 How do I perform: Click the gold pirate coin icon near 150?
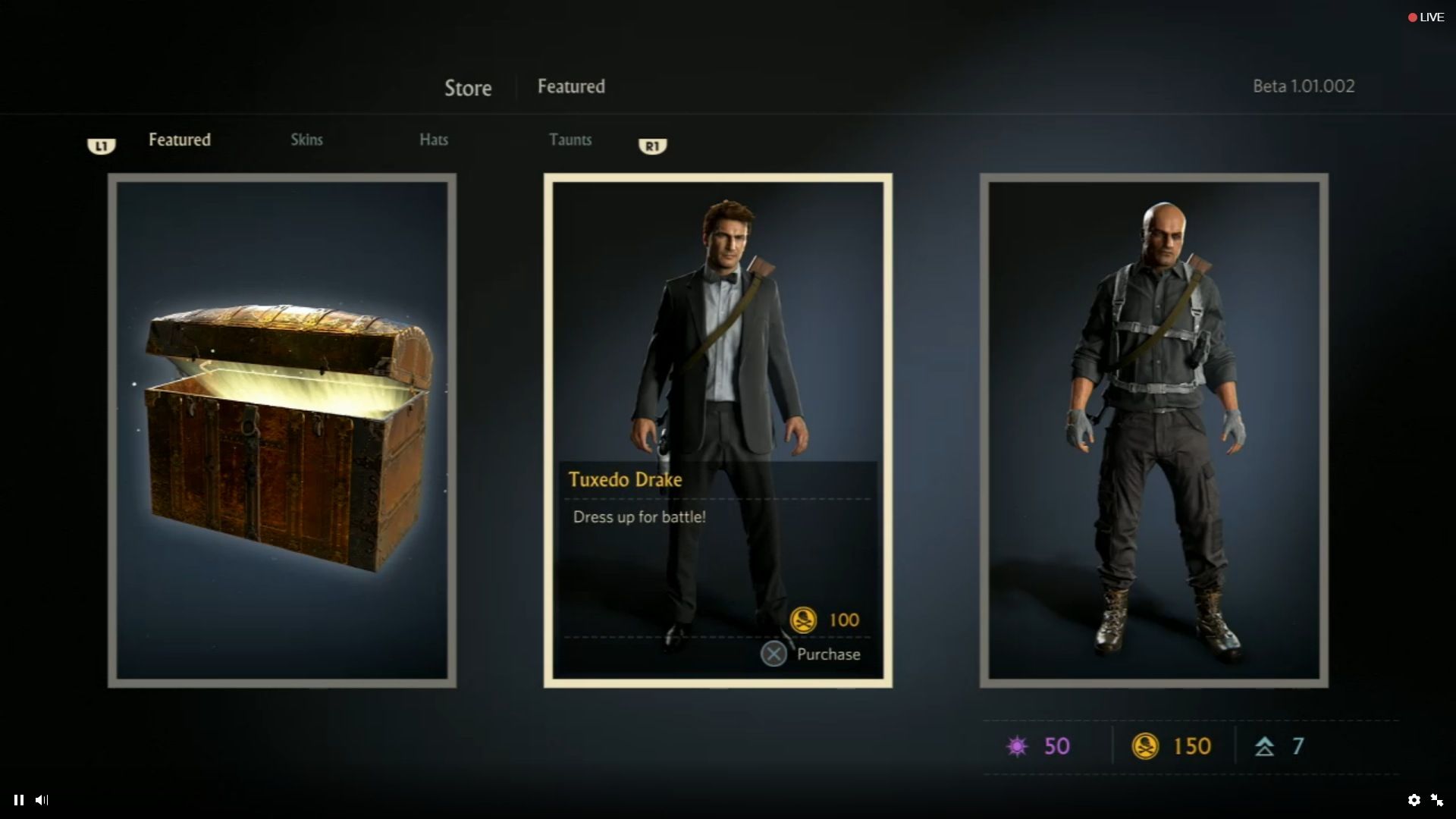1147,746
